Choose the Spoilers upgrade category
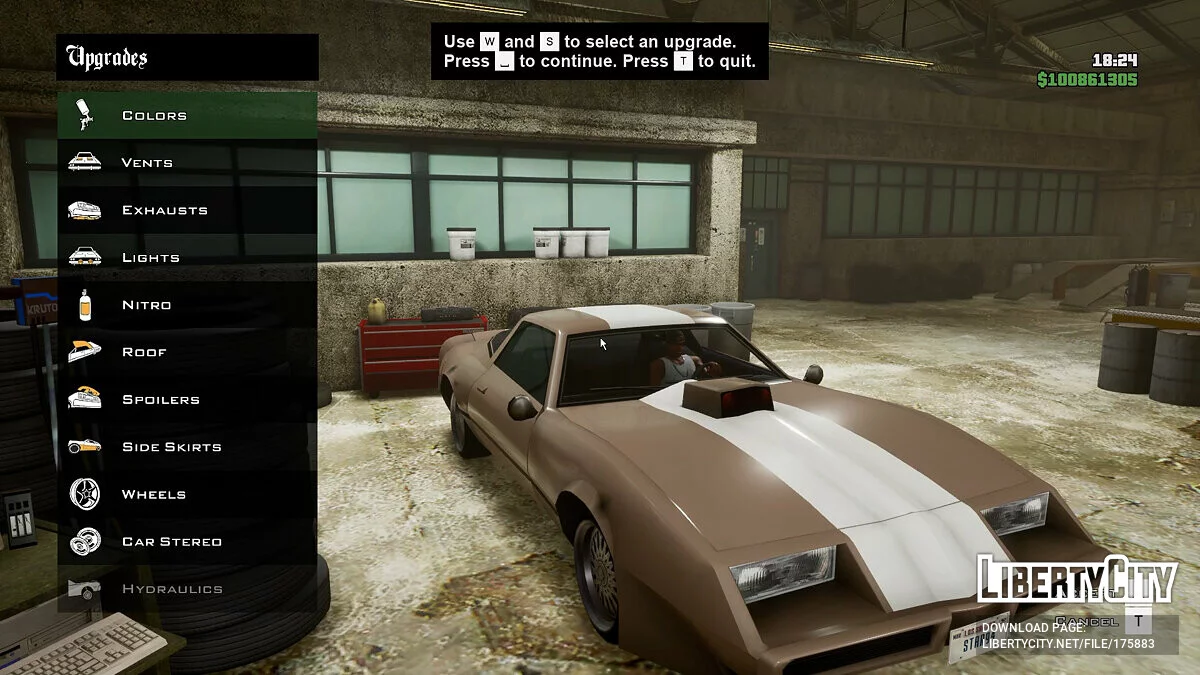This screenshot has width=1200, height=675. 160,399
